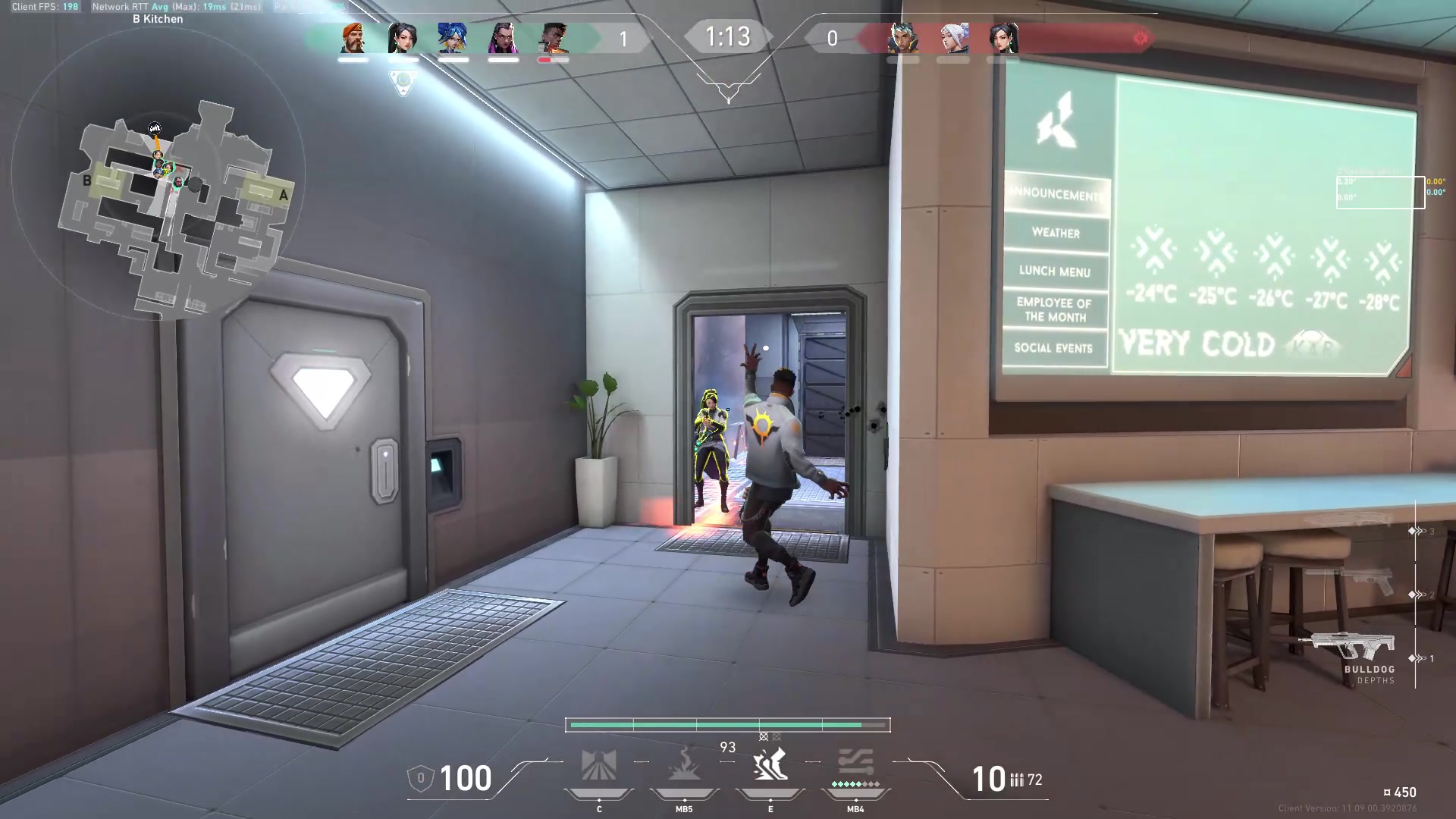The height and width of the screenshot is (819, 1456).
Task: Activate the Relay Bolt ability icon
Action: (684, 766)
